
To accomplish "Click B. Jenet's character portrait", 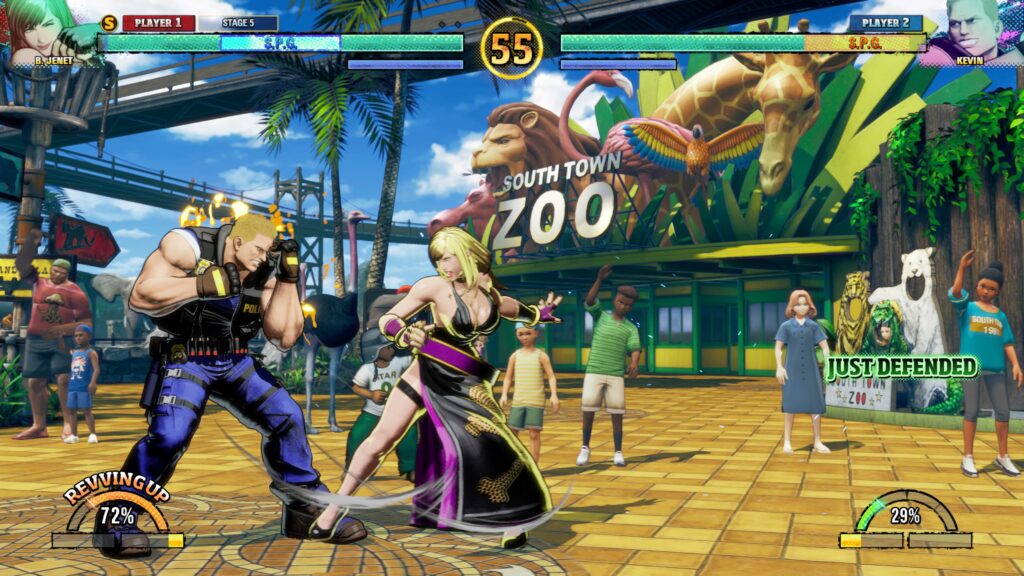I will 40,28.
